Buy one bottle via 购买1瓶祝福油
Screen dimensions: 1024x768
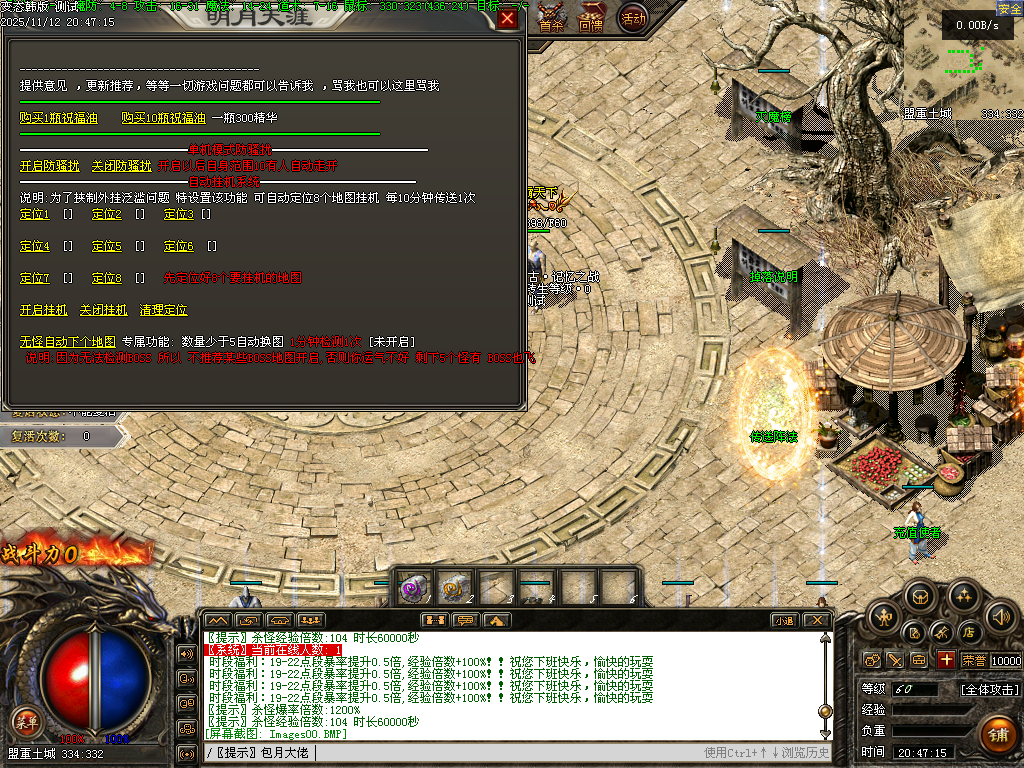(x=59, y=118)
